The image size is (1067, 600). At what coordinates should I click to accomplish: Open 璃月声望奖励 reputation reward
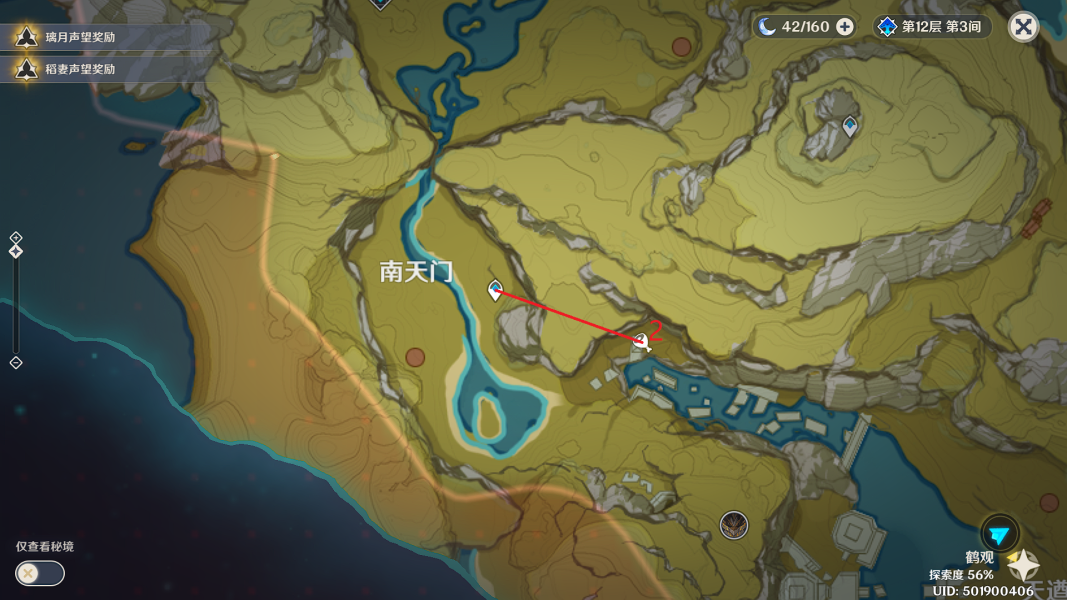80,37
